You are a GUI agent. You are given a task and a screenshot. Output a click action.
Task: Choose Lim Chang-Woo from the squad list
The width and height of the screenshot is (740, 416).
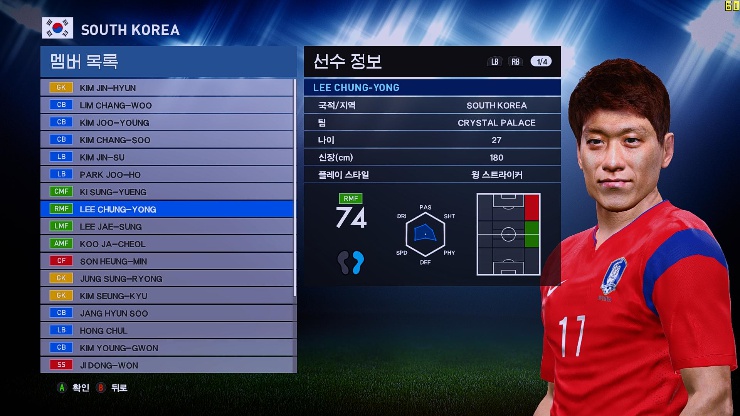click(x=168, y=105)
